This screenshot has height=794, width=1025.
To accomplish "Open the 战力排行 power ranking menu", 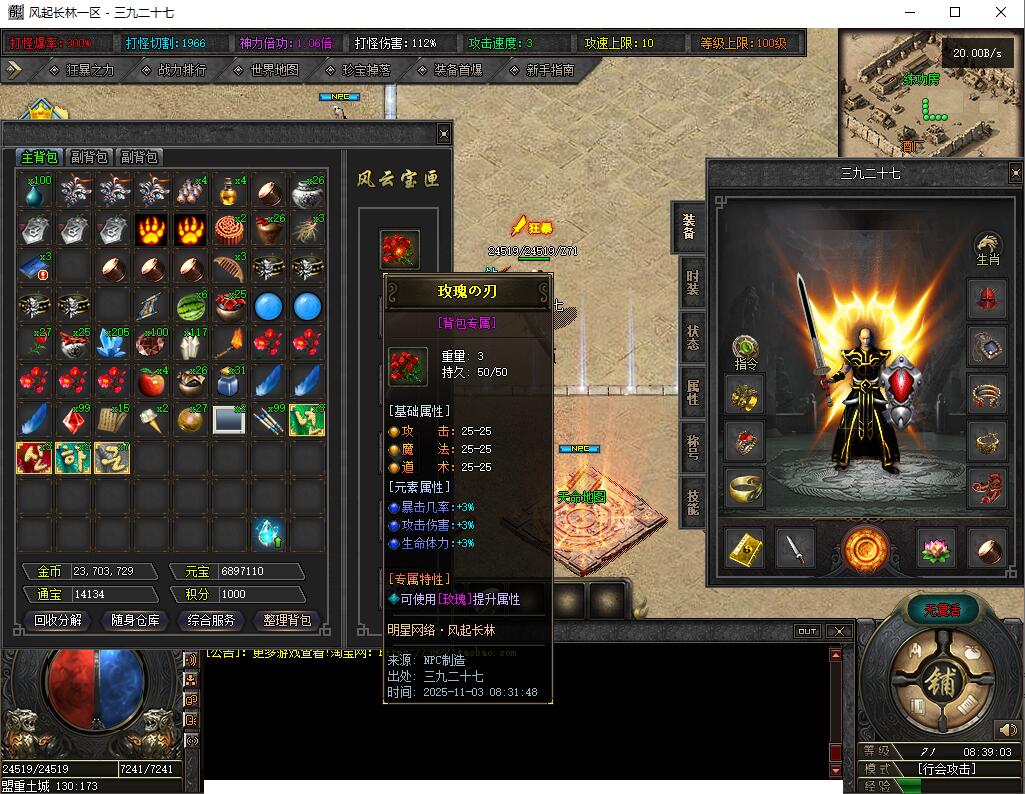I will click(181, 70).
